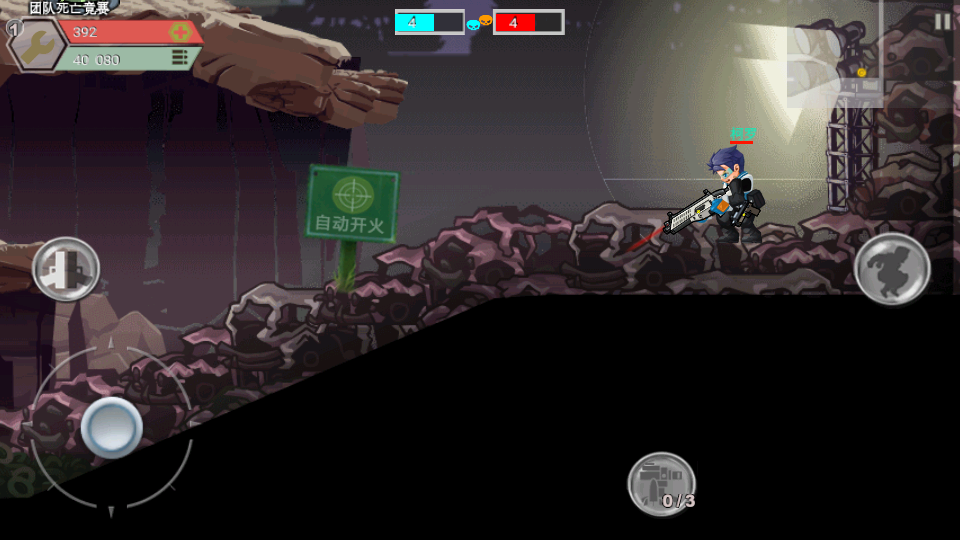This screenshot has height=540, width=960.
Task: Hit the jump button with the leaping figure
Action: [x=892, y=268]
